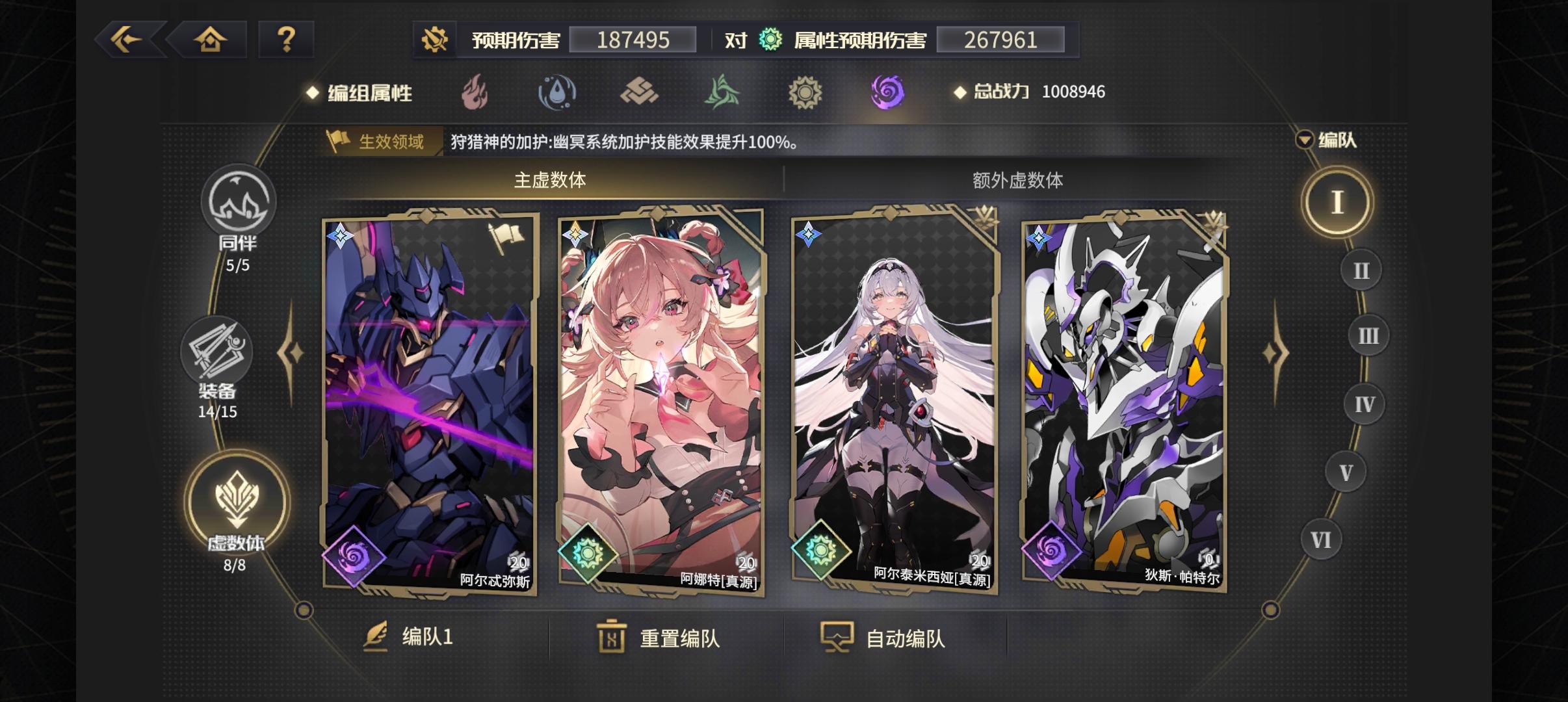1568x702 pixels.
Task: Select the water element attribute icon
Action: click(x=558, y=92)
